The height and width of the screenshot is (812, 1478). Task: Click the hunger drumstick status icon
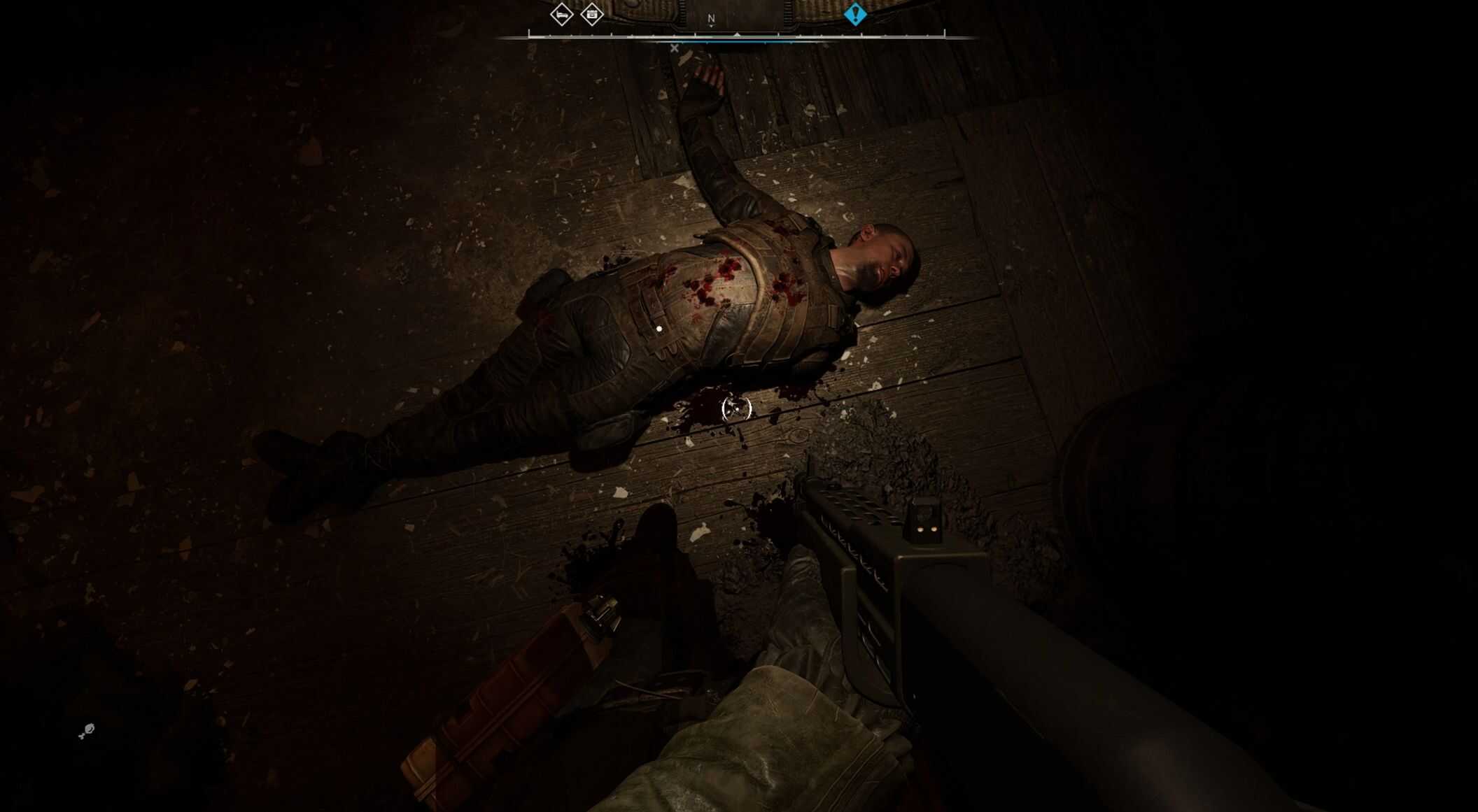(x=87, y=732)
